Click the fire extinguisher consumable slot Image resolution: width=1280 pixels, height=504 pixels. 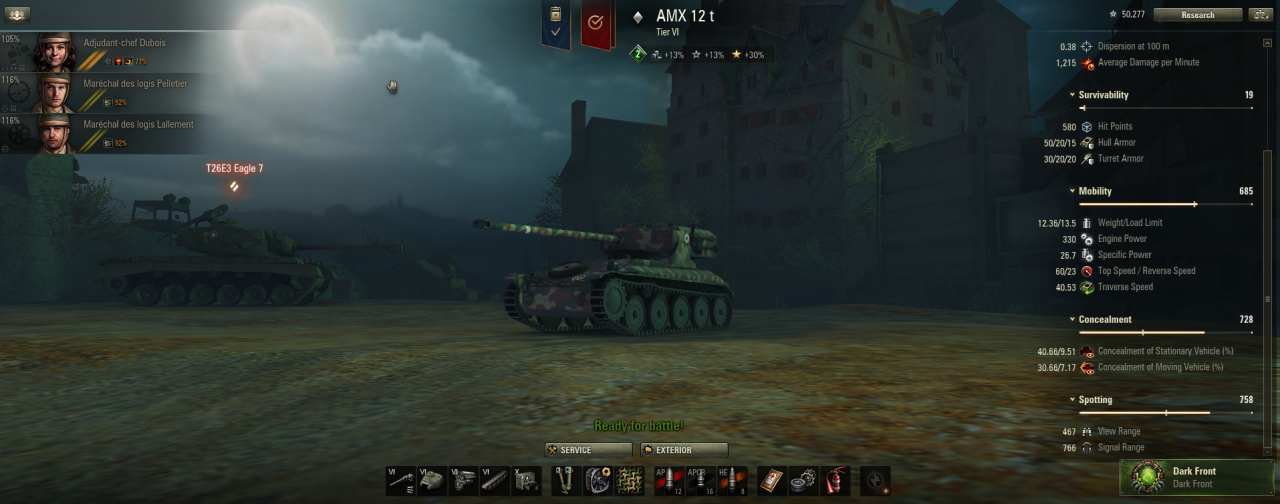(x=834, y=481)
